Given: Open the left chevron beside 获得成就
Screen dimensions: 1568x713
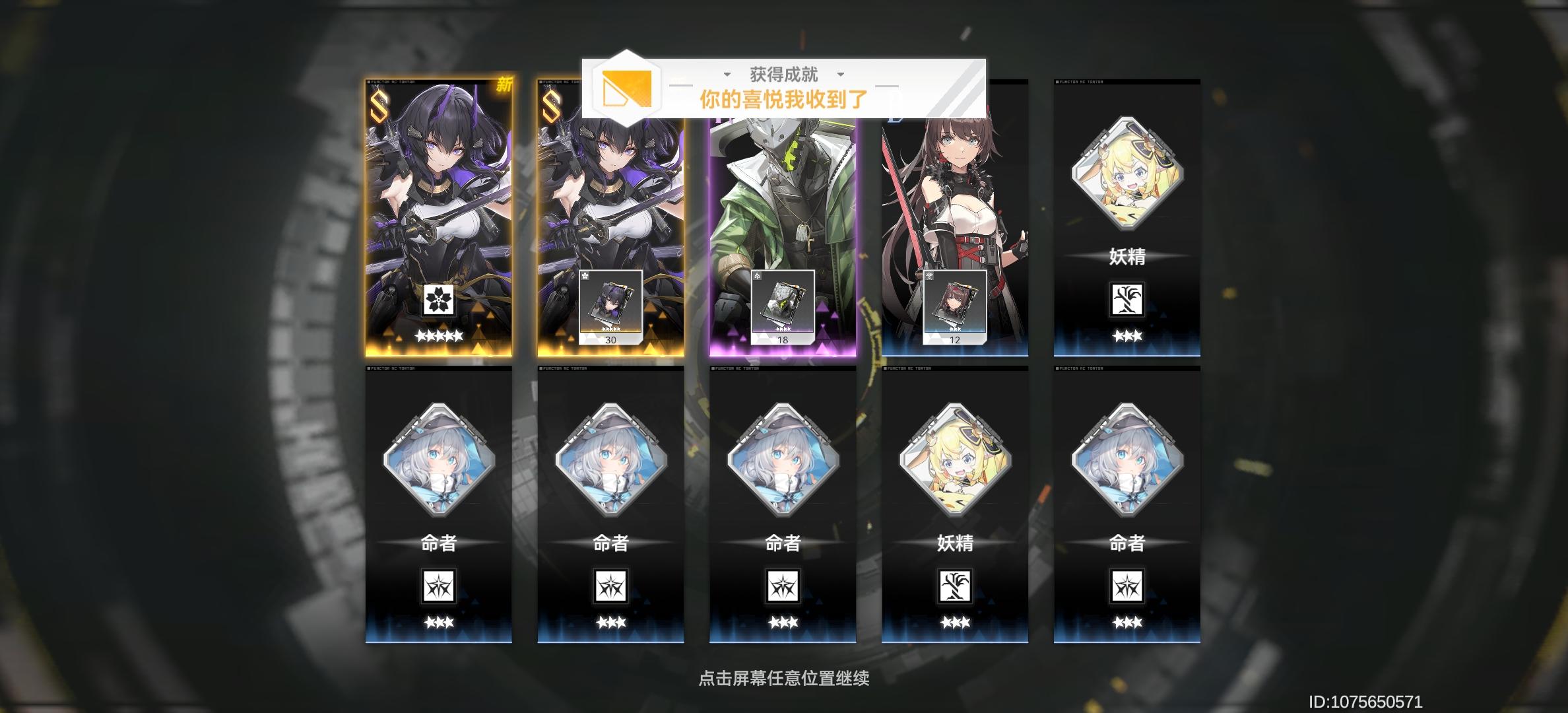Looking at the screenshot, I should click(728, 75).
